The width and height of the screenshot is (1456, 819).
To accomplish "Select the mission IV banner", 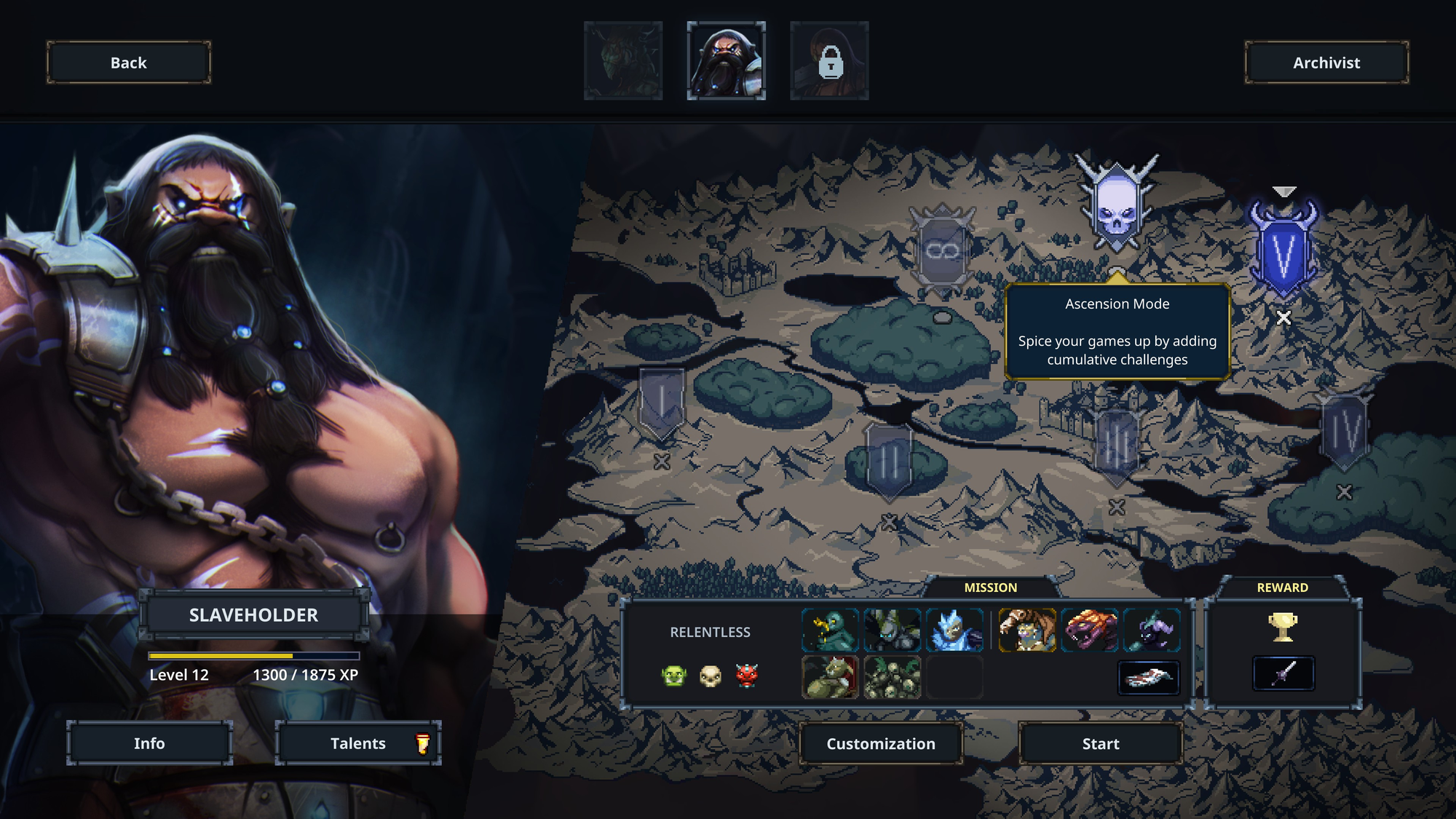I will (1345, 432).
